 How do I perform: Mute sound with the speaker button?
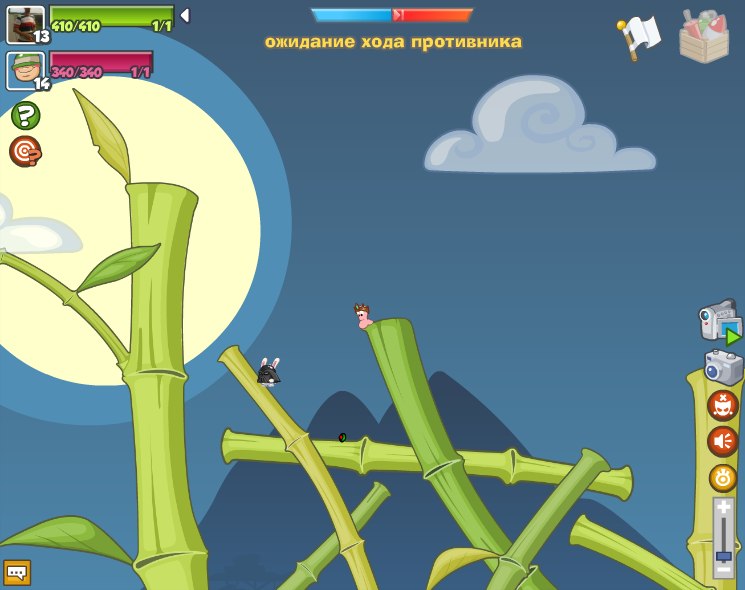coord(723,441)
